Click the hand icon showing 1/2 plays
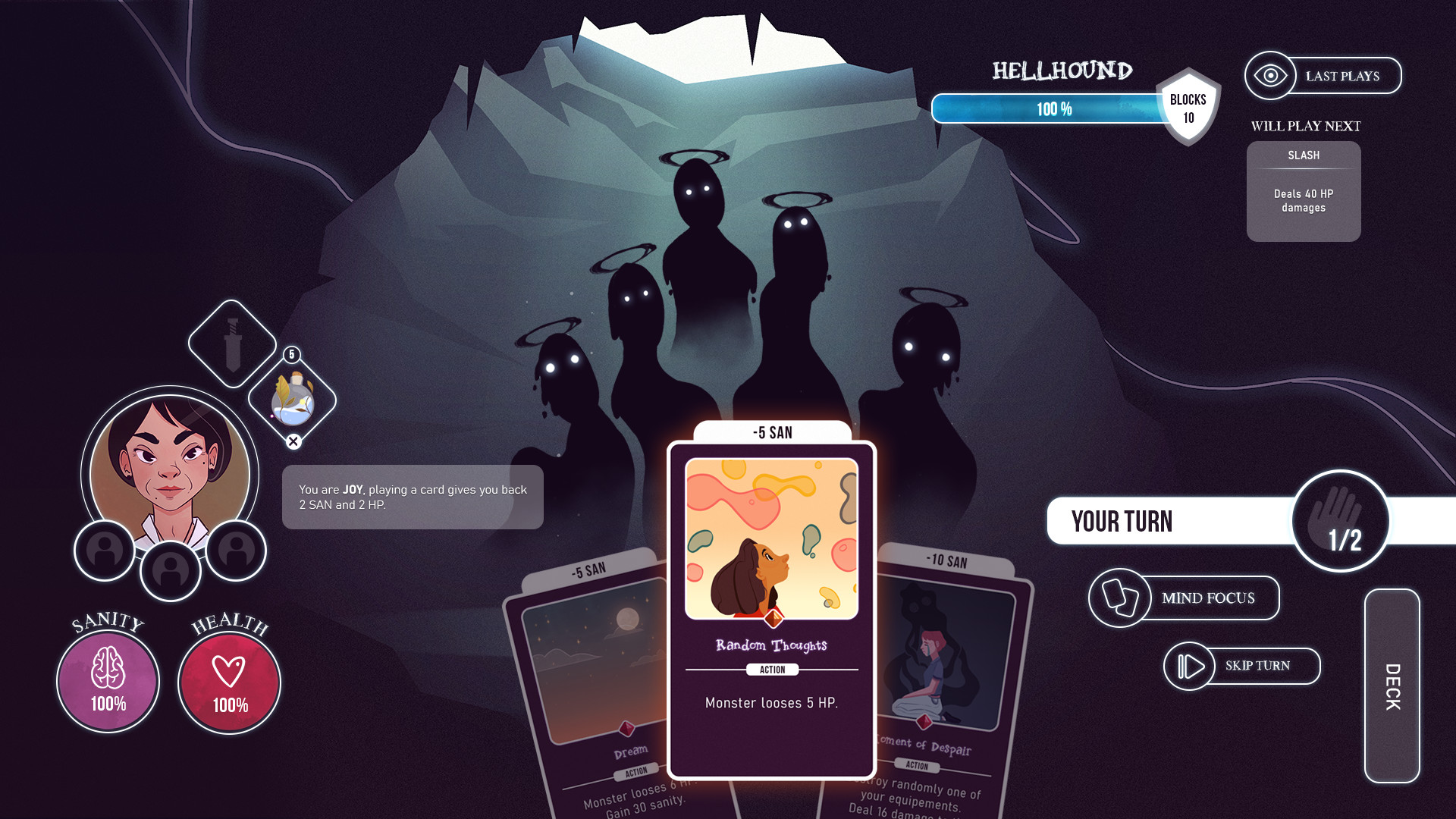The image size is (1456, 819). tap(1342, 520)
